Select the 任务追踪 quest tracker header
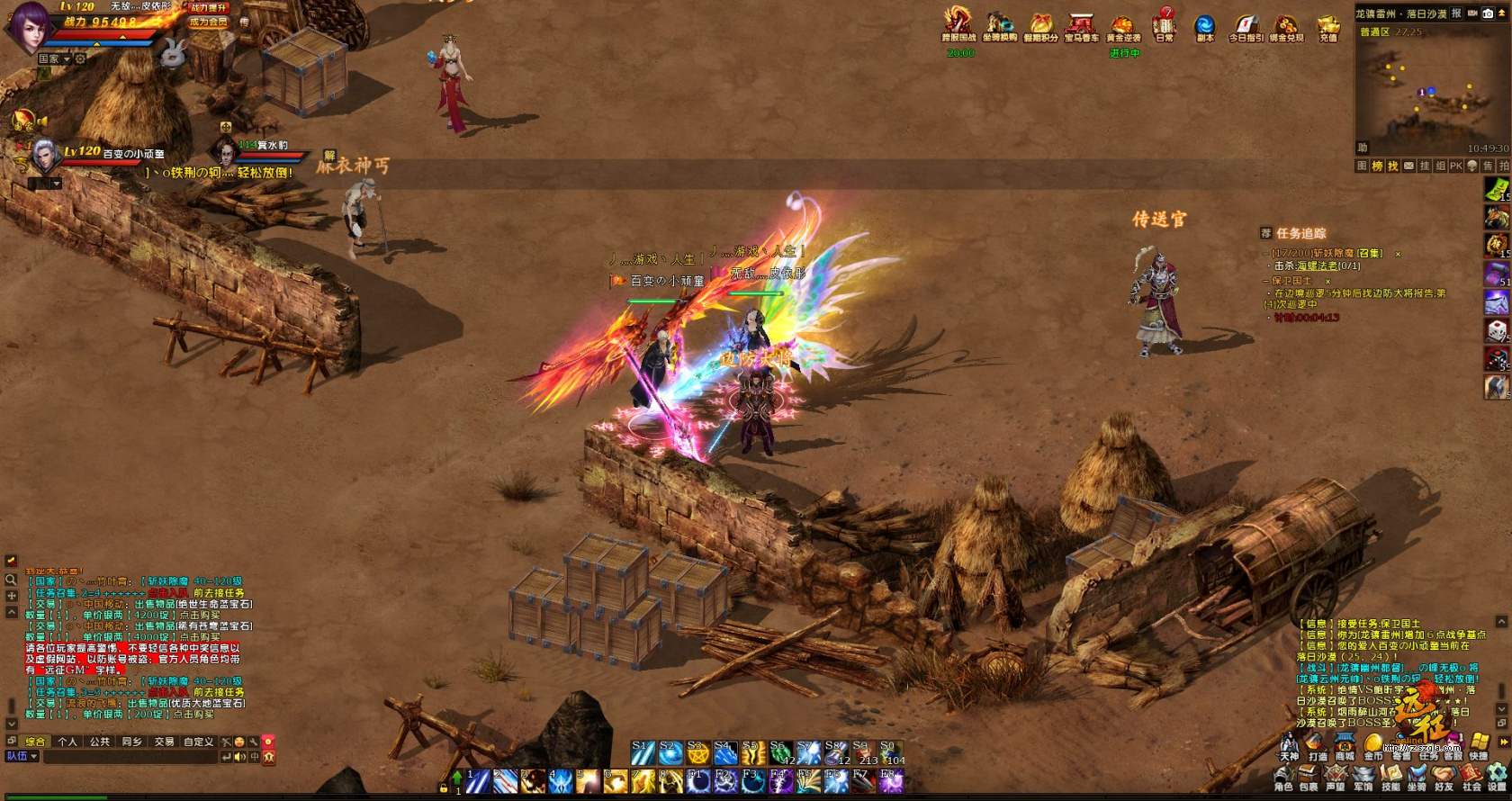This screenshot has width=1512, height=801. tap(1300, 233)
